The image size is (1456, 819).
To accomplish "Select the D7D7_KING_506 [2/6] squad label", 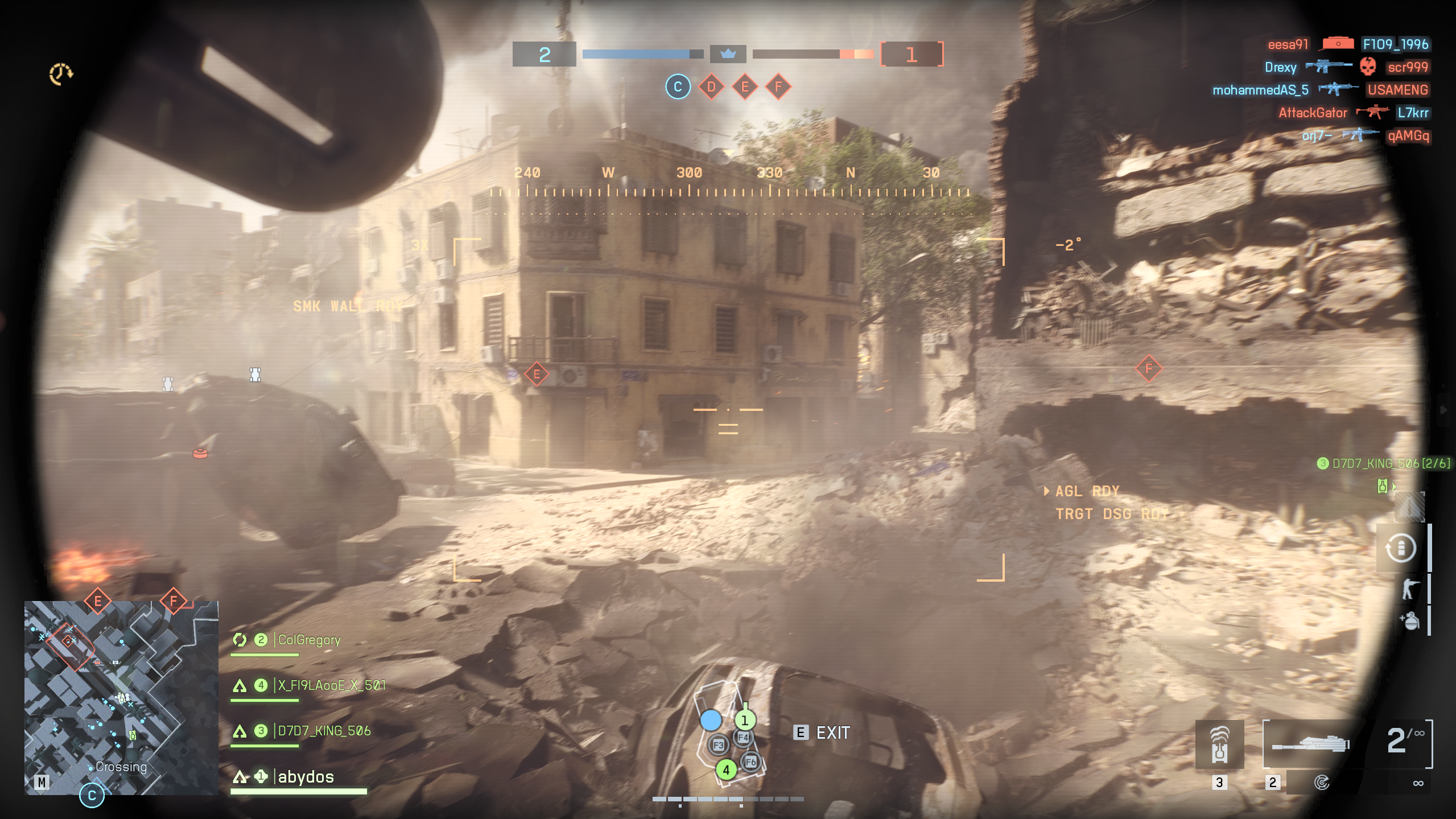I will coord(1384,463).
